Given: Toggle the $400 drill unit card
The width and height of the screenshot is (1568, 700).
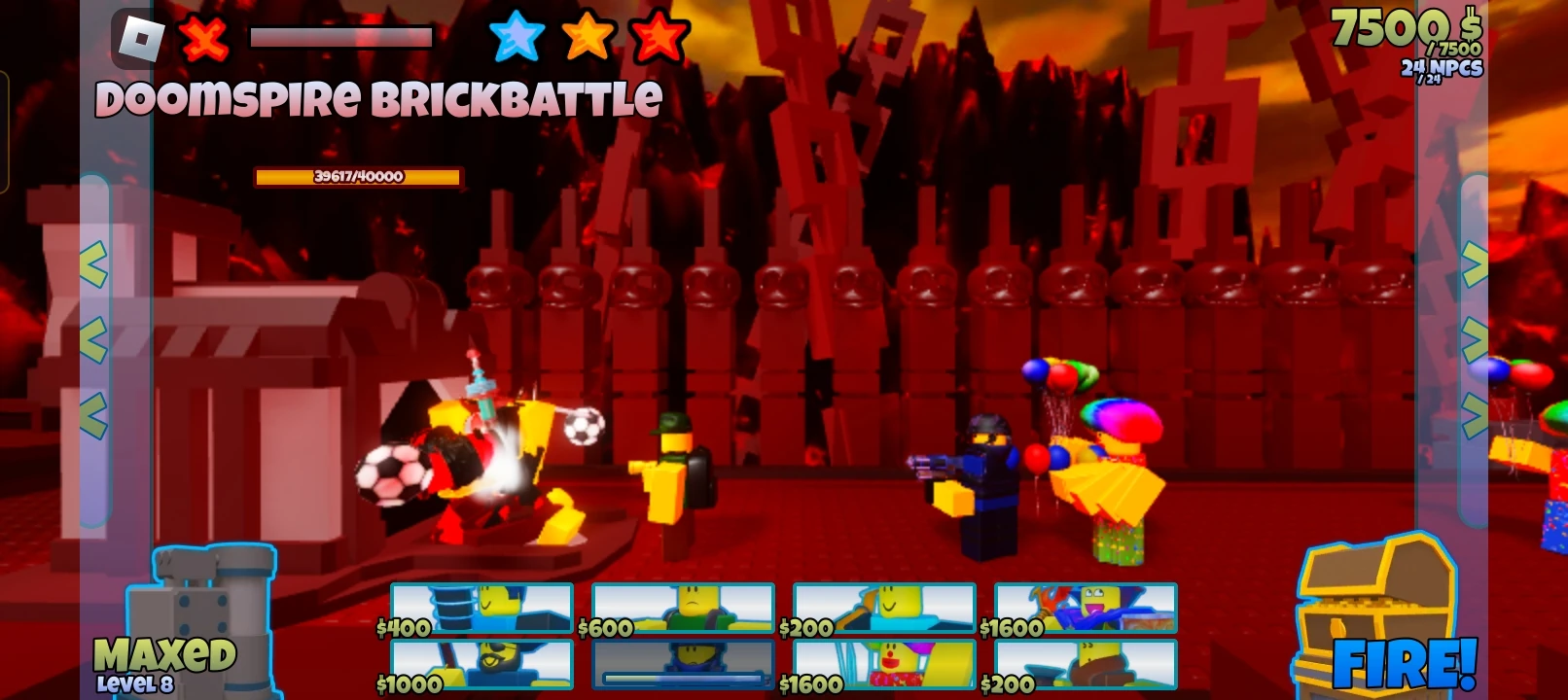Looking at the screenshot, I should [x=481, y=608].
